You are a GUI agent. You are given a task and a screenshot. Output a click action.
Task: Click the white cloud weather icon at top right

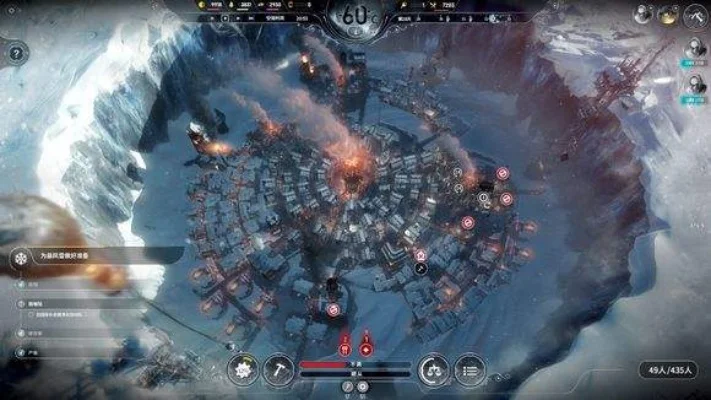(640, 14)
